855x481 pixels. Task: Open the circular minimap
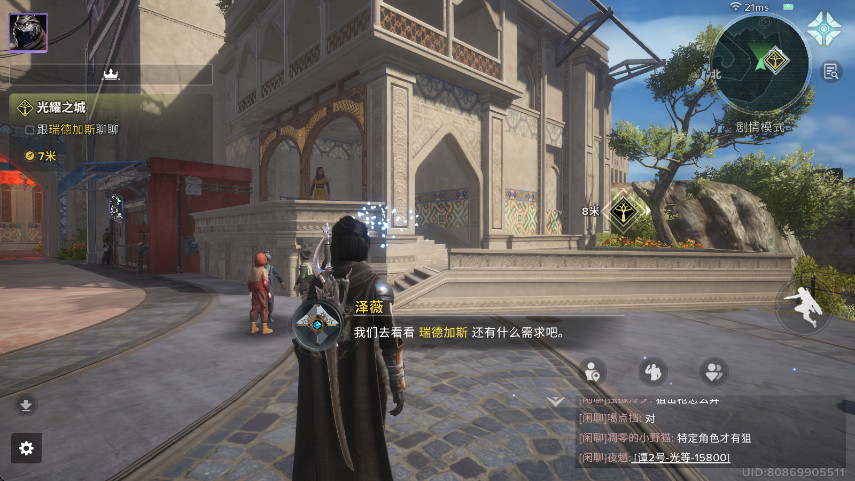pyautogui.click(x=763, y=68)
